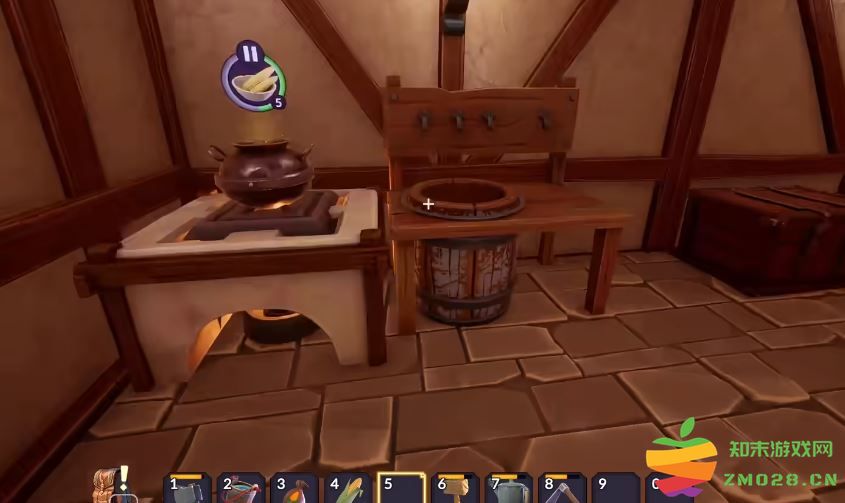Select the corn in hotbar slot 4
Viewport: 845px width, 503px height.
[x=349, y=490]
